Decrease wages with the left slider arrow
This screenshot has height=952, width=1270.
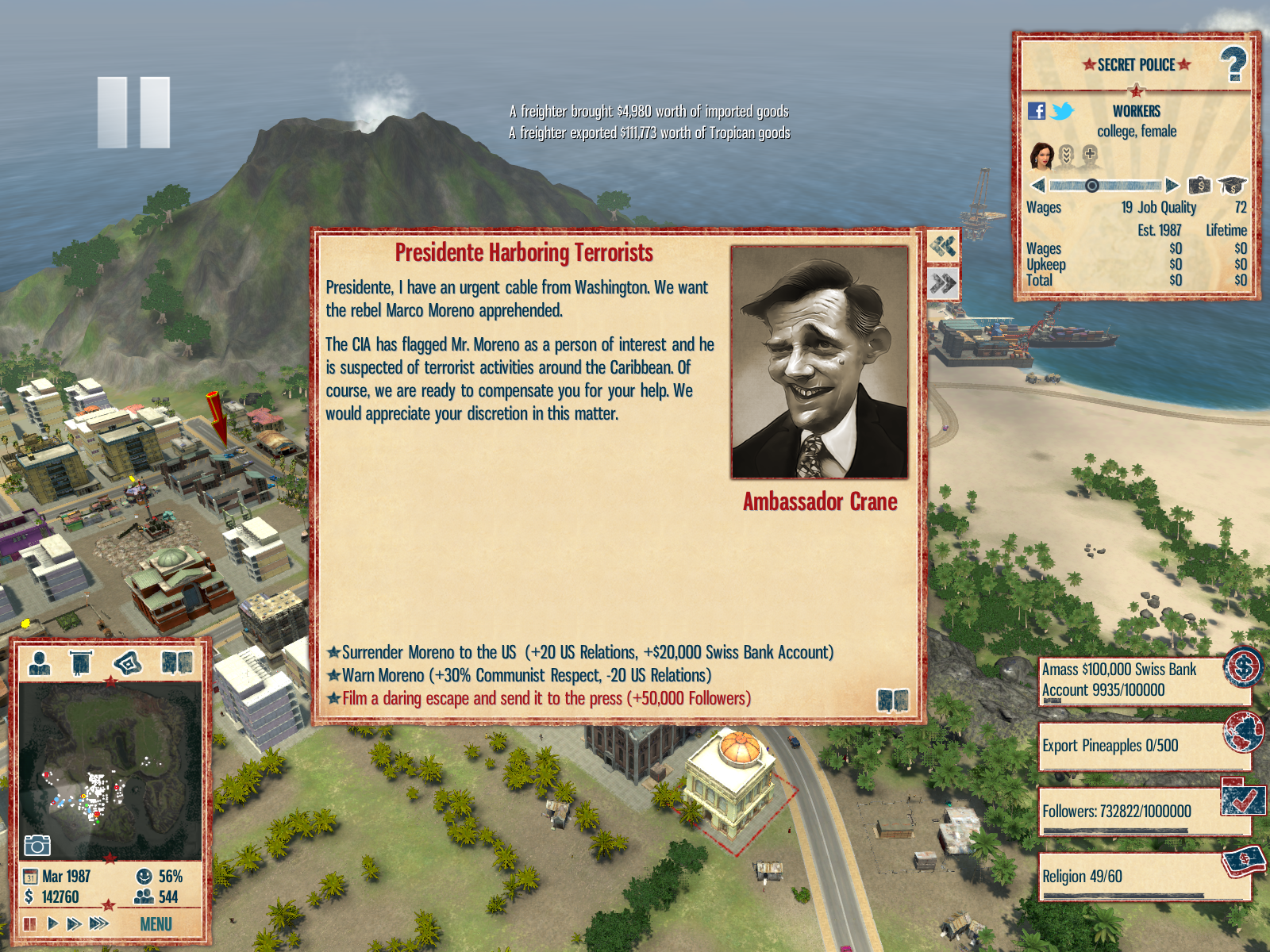[x=1037, y=186]
